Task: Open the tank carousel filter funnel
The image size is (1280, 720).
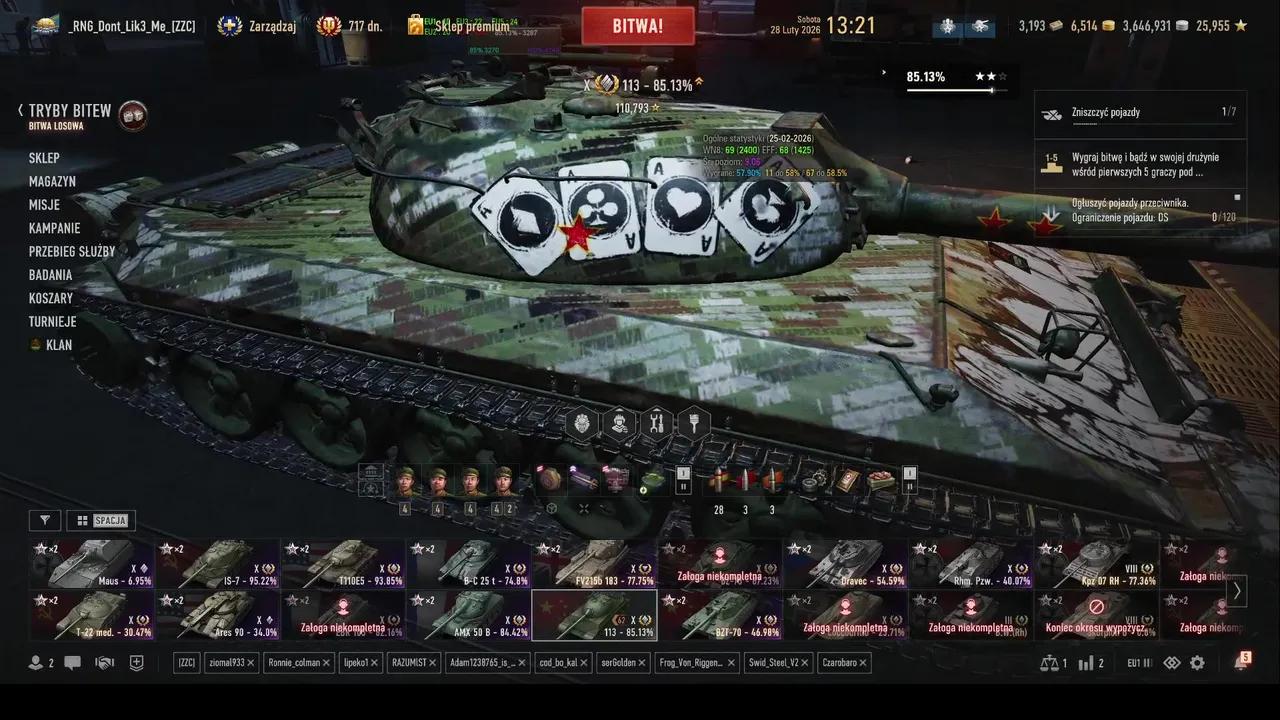Action: pyautogui.click(x=44, y=520)
